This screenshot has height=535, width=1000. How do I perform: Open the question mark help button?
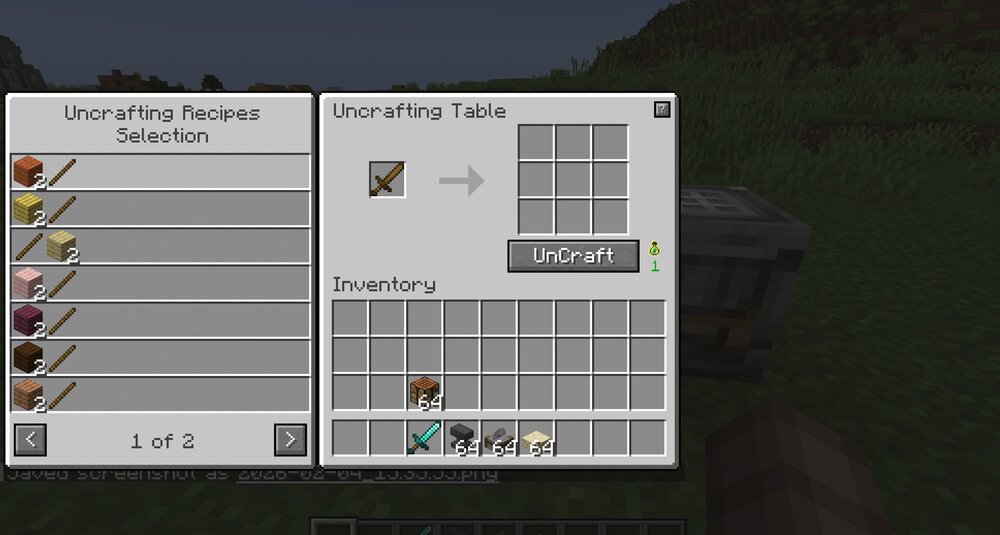click(x=662, y=110)
